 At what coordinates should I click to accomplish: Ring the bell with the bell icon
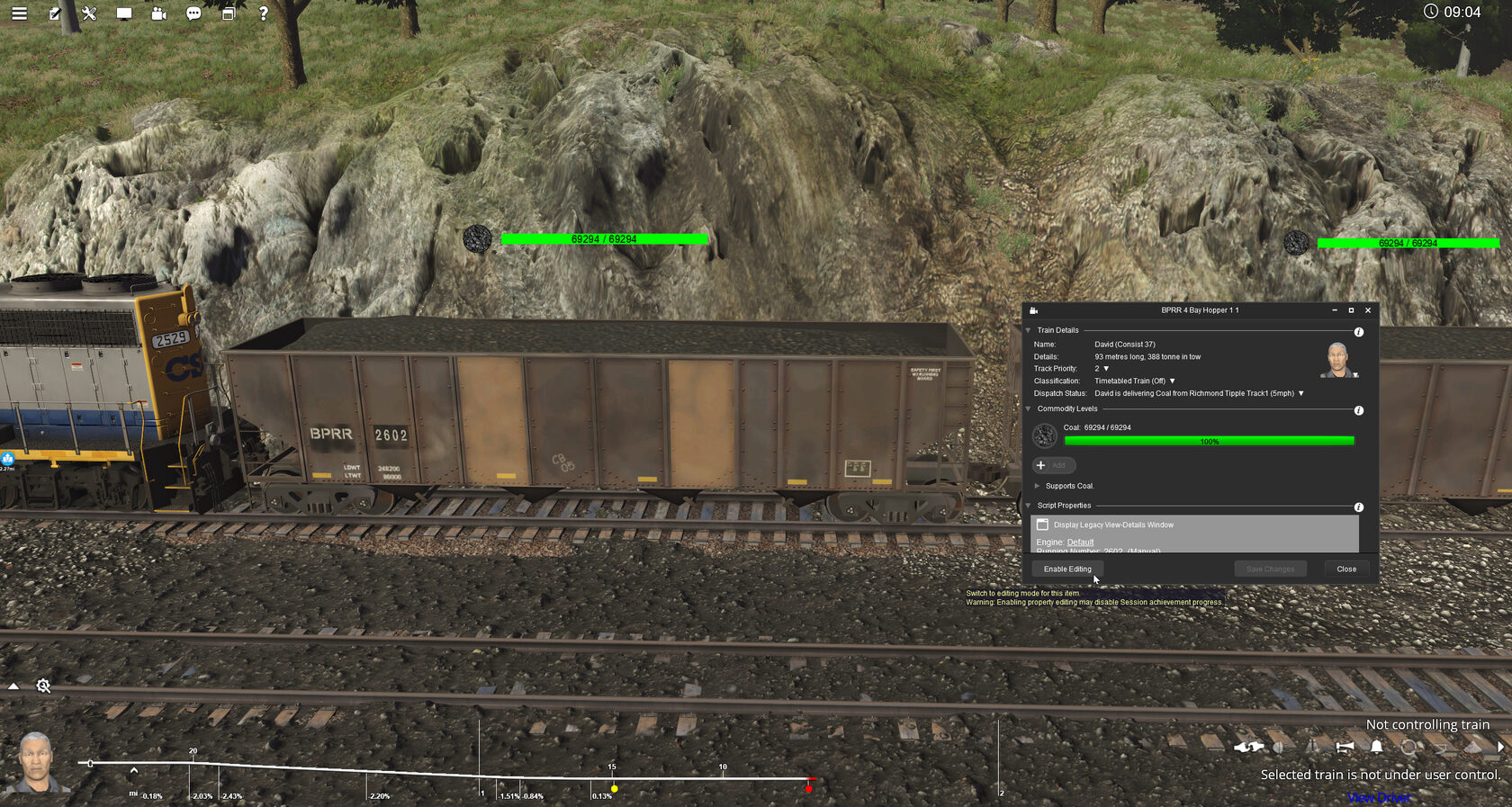click(1375, 748)
